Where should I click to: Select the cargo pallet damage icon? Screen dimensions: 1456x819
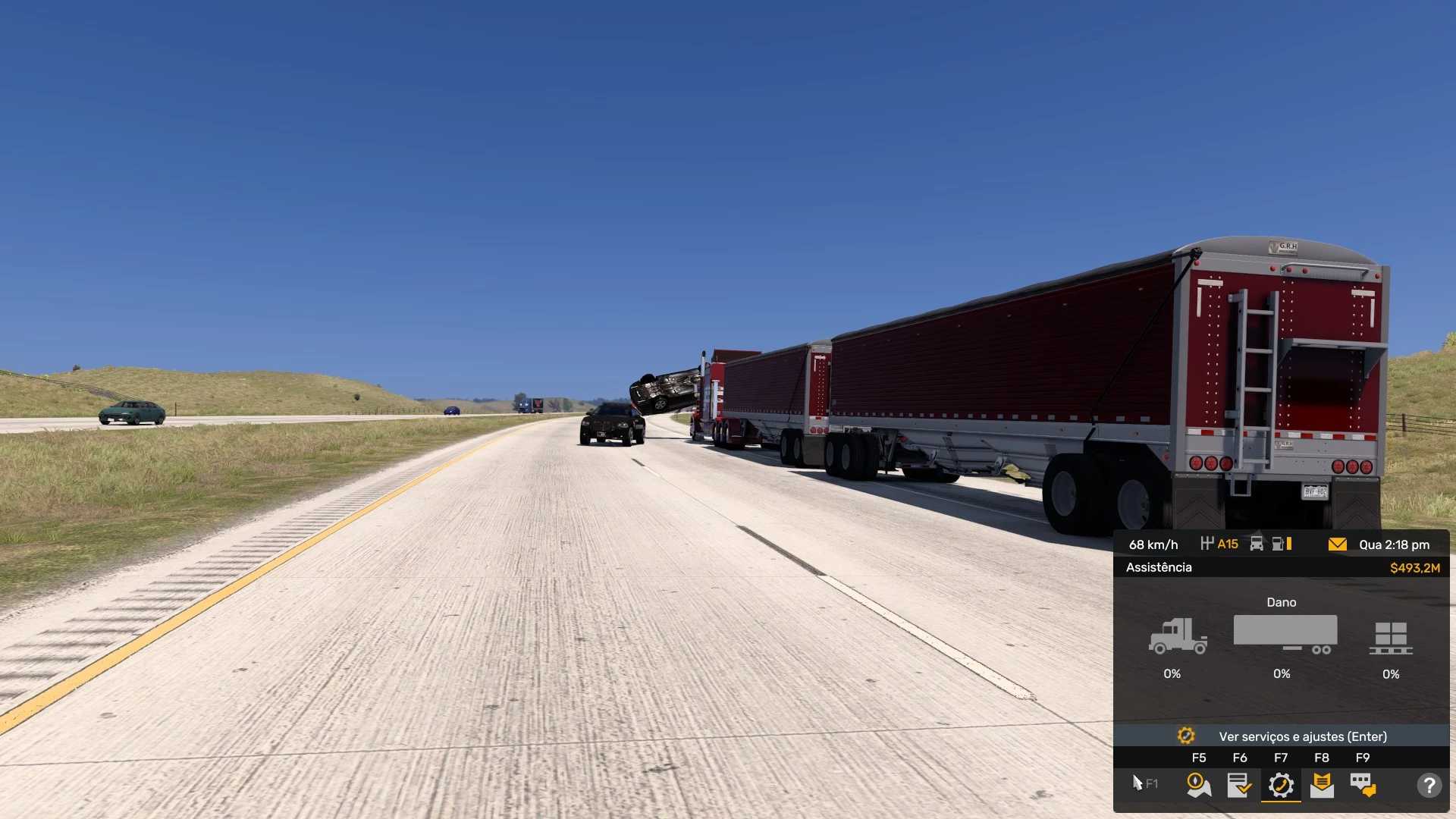pyautogui.click(x=1391, y=638)
